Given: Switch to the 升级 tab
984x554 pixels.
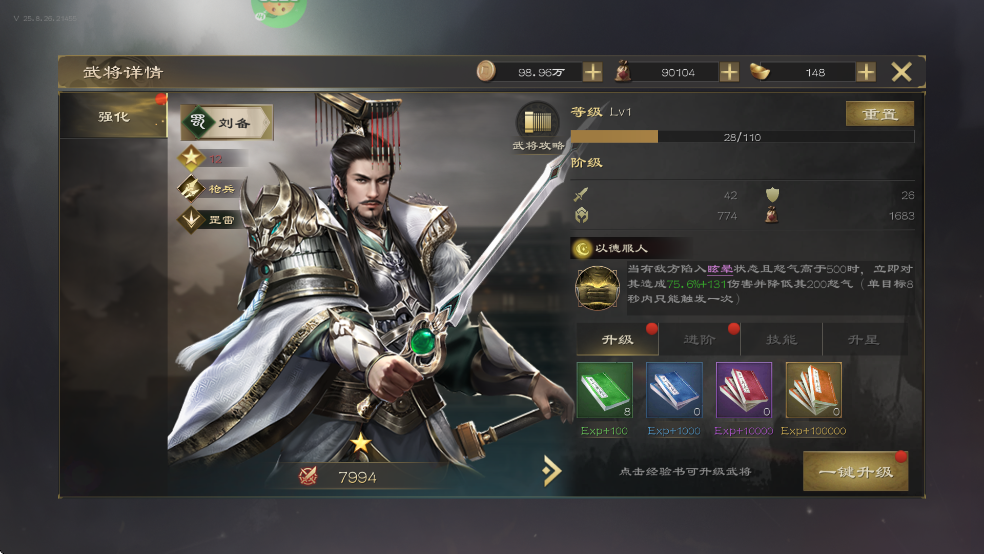Looking at the screenshot, I should [x=617, y=340].
